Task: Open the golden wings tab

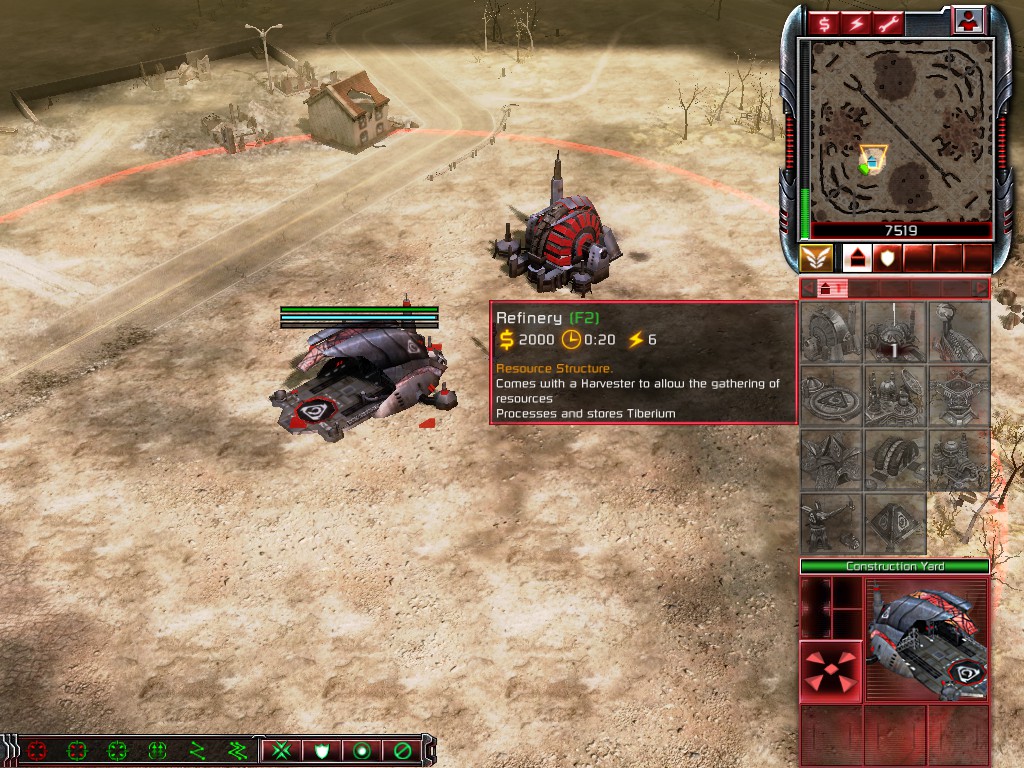Action: [x=816, y=259]
